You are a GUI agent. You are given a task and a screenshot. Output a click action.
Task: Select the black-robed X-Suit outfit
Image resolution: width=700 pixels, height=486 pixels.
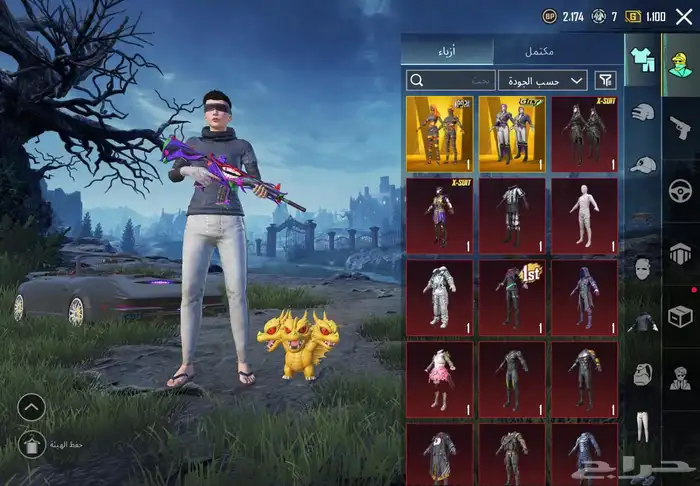[584, 134]
